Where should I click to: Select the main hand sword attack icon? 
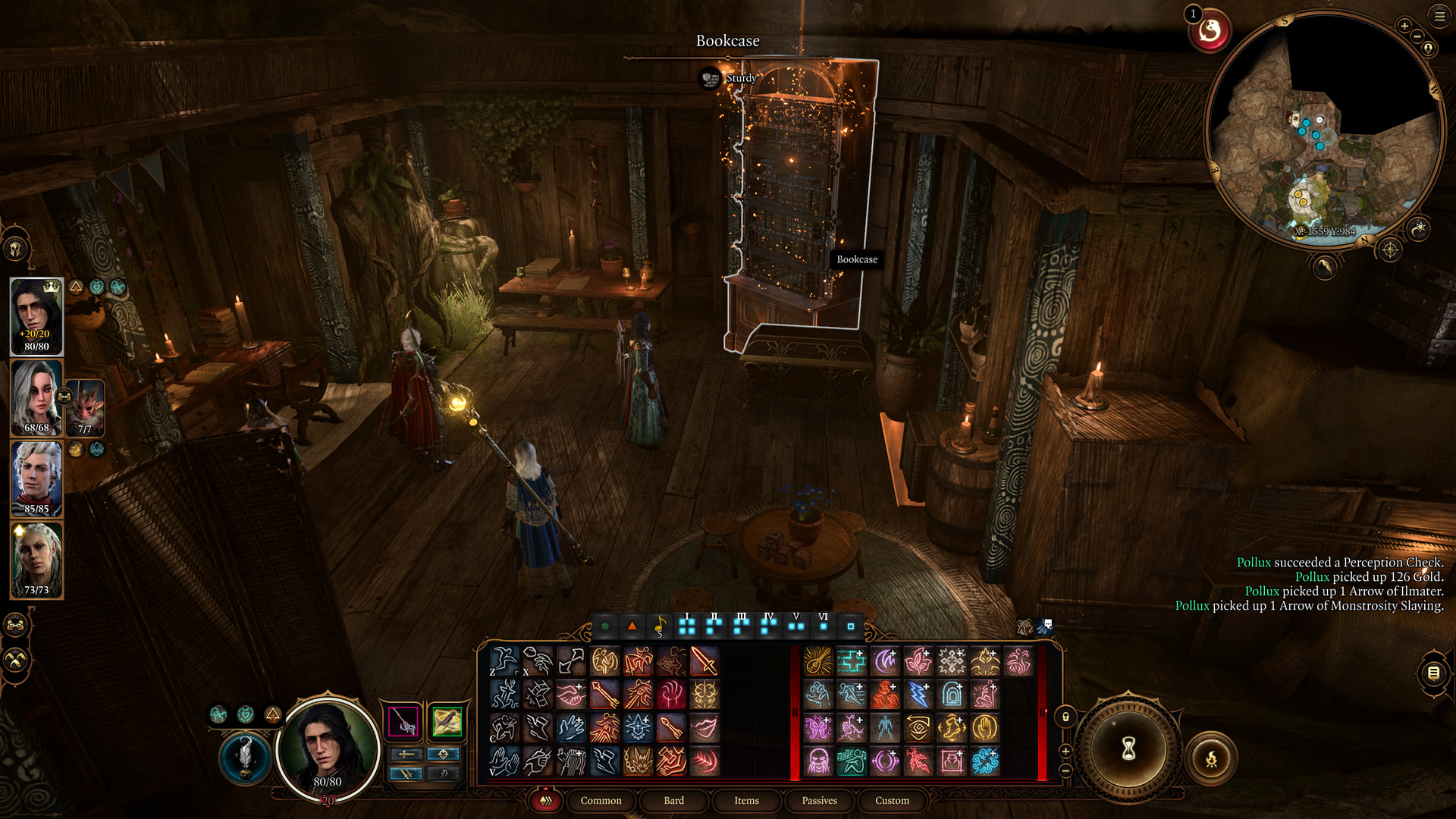pos(704,661)
